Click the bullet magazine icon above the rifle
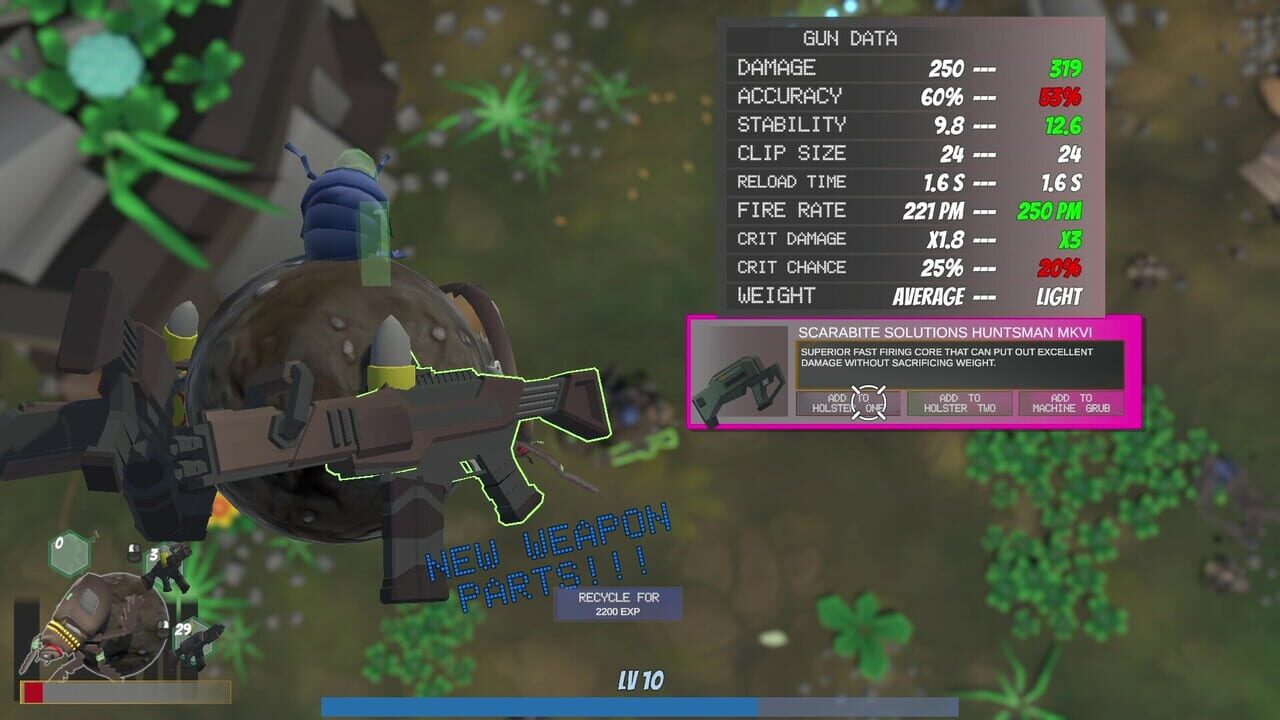The width and height of the screenshot is (1280, 720). click(x=133, y=552)
